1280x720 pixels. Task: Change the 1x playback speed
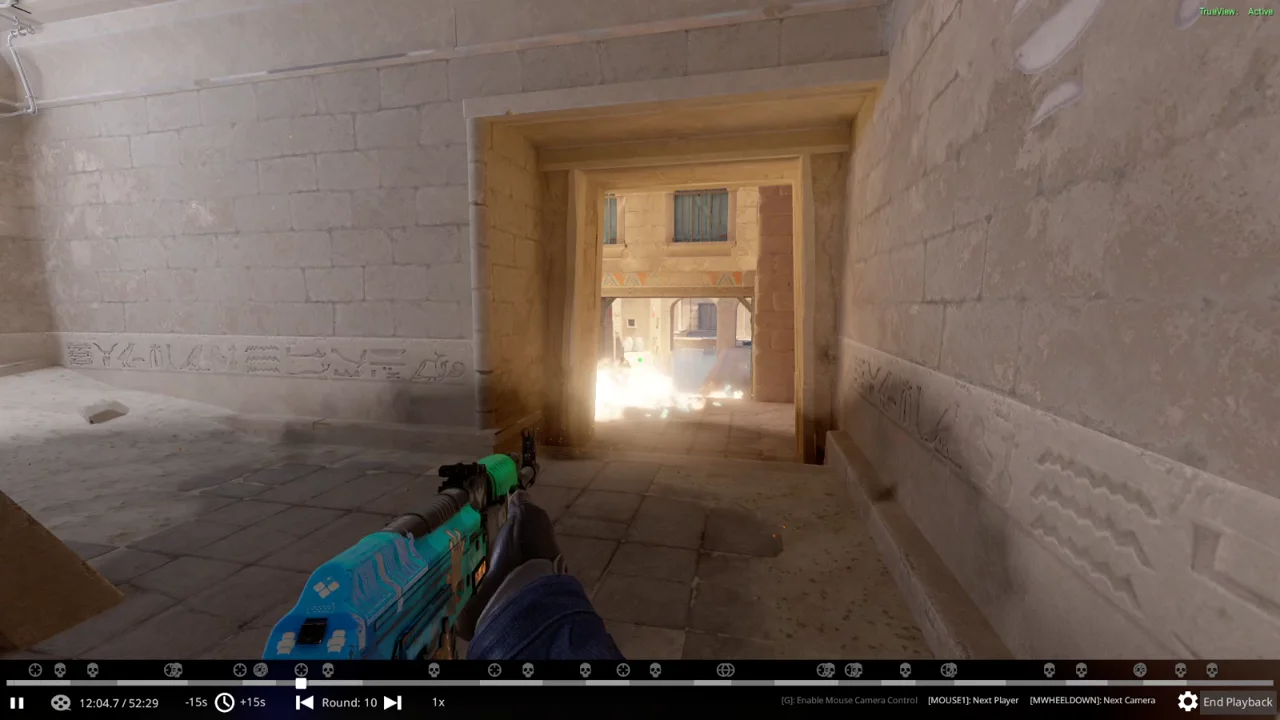(x=437, y=702)
